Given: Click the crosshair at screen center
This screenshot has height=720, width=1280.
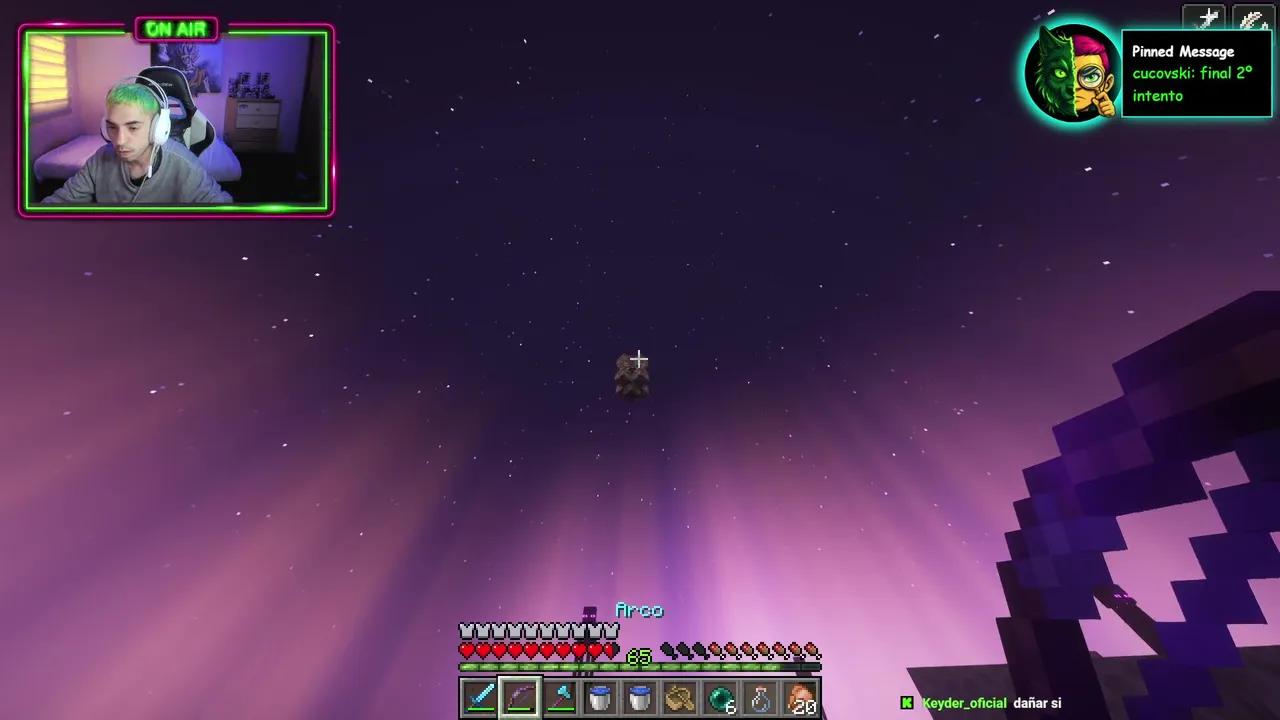Looking at the screenshot, I should 639,358.
